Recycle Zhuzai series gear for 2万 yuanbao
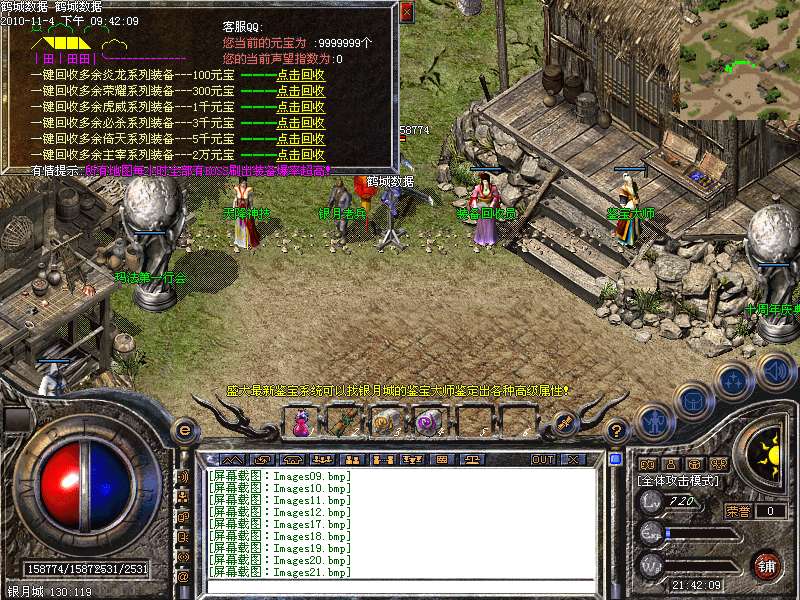 [300, 155]
